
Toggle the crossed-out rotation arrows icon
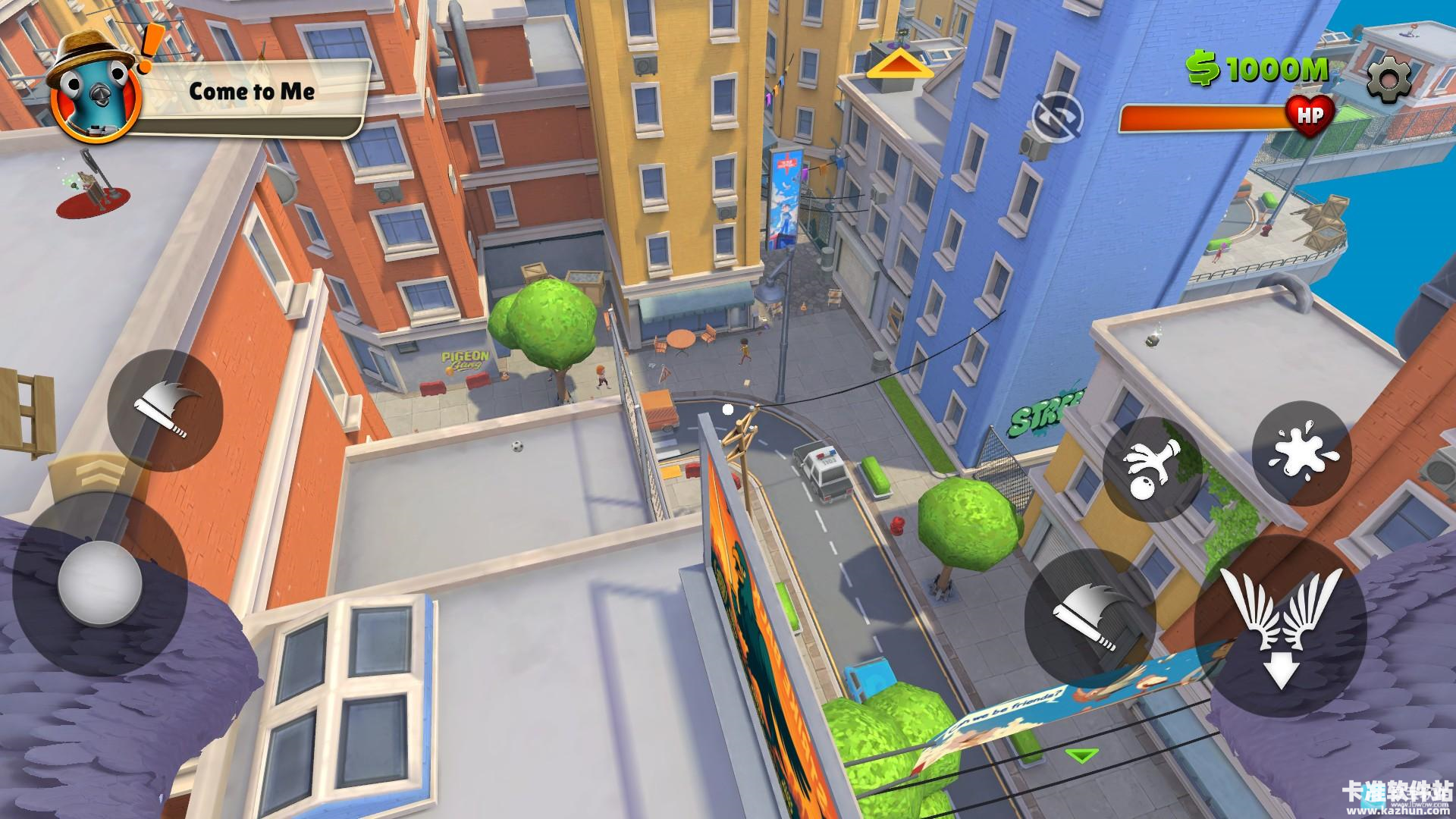coord(1057,119)
